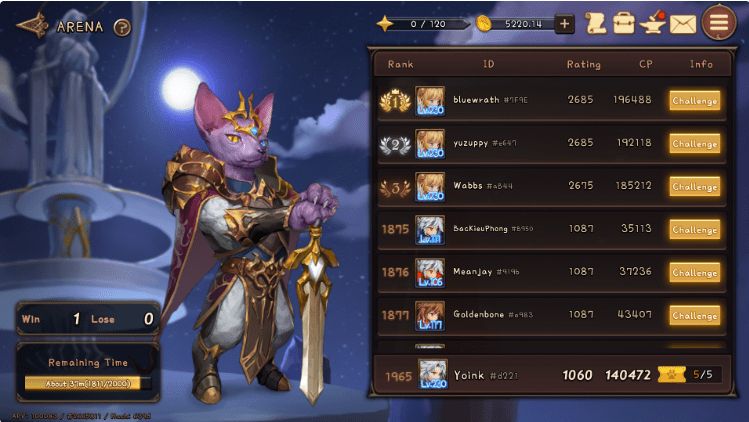Open the hamburger main menu
749x422 pixels.
tap(718, 22)
